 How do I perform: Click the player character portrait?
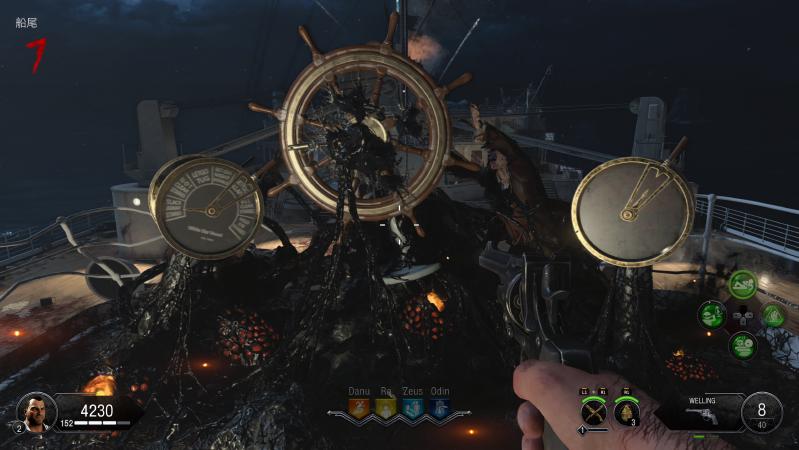click(35, 410)
